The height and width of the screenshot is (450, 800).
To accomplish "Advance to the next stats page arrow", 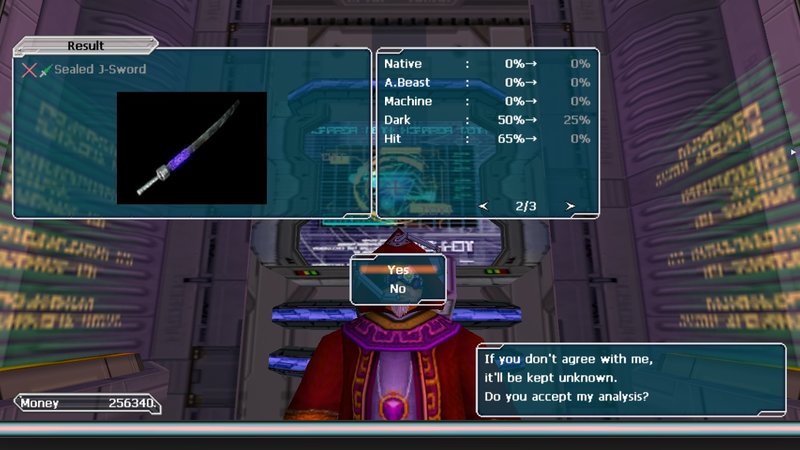I will click(571, 206).
